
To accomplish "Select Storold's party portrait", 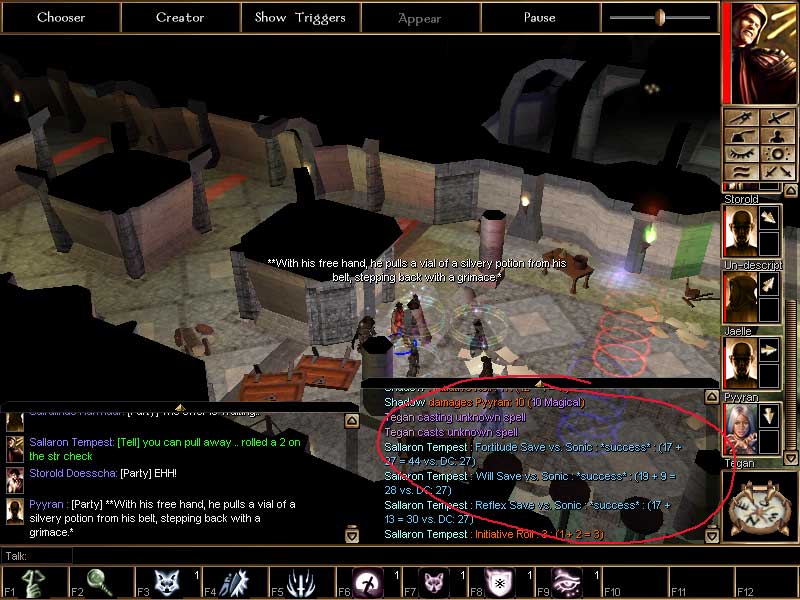I will (738, 231).
